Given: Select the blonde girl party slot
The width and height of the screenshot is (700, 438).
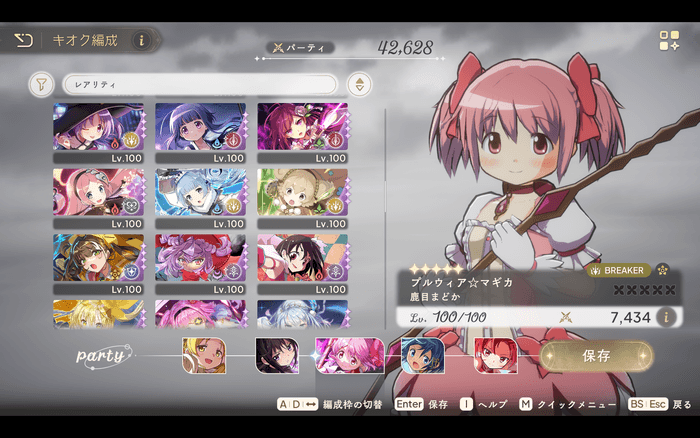Looking at the screenshot, I should (204, 355).
